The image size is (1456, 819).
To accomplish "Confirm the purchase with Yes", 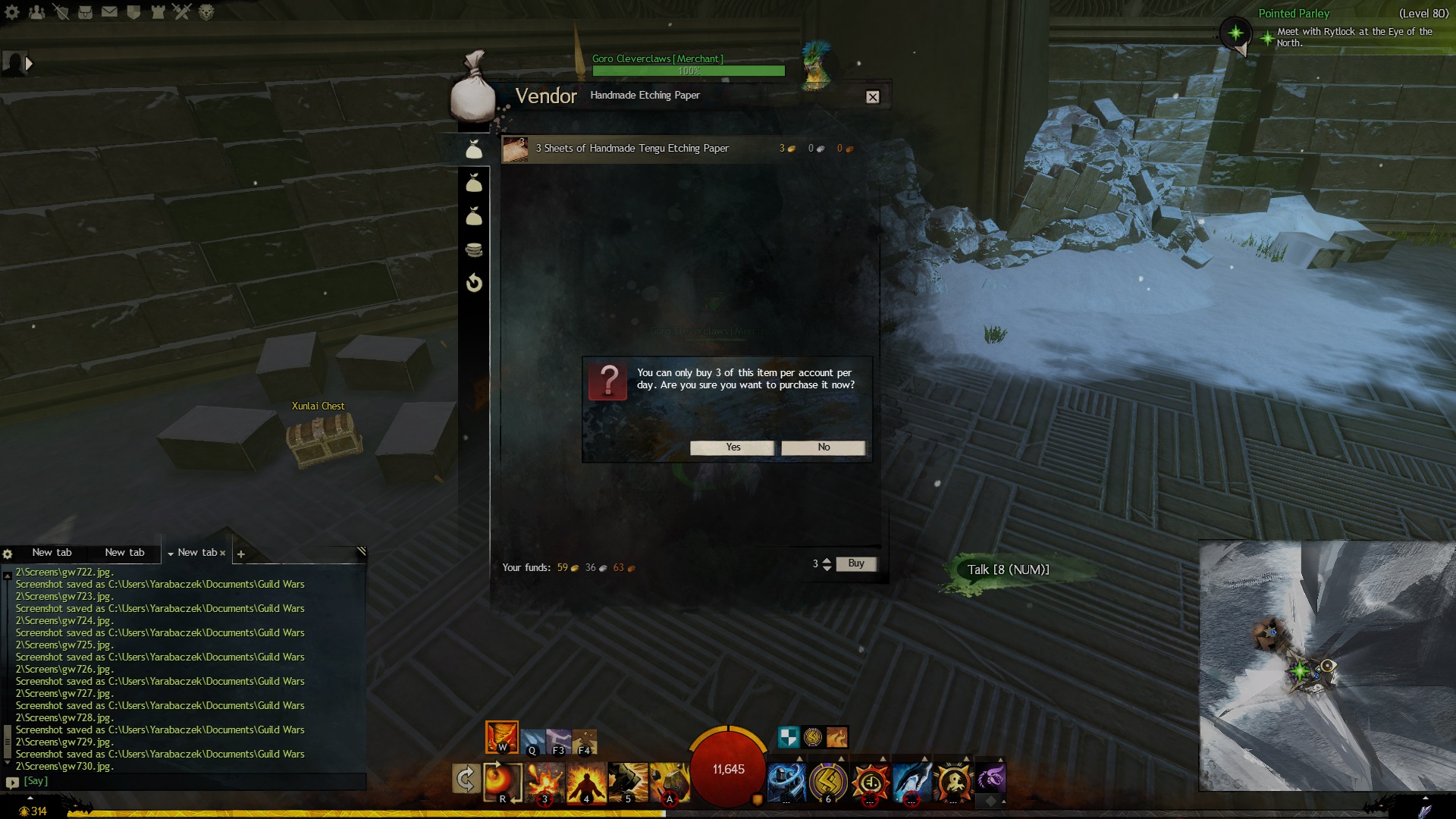I will tap(732, 447).
